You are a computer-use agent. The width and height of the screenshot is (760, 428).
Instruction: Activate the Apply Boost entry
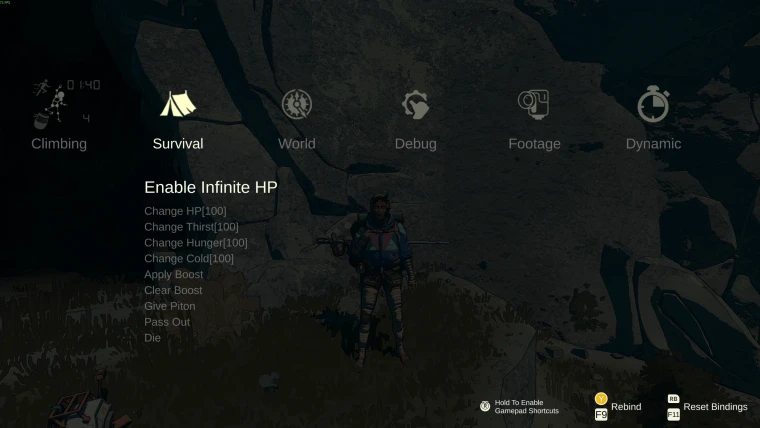[173, 274]
